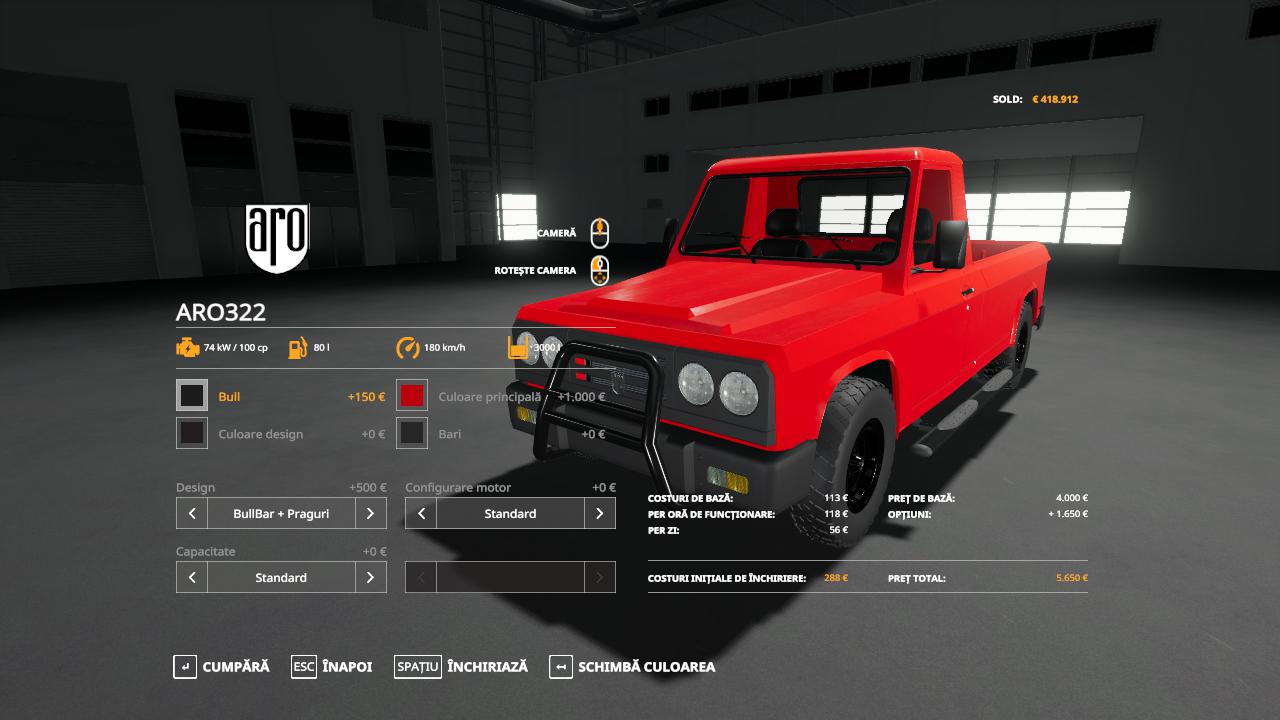The image size is (1280, 720).
Task: Go to previous Configurare motor option
Action: pos(421,514)
